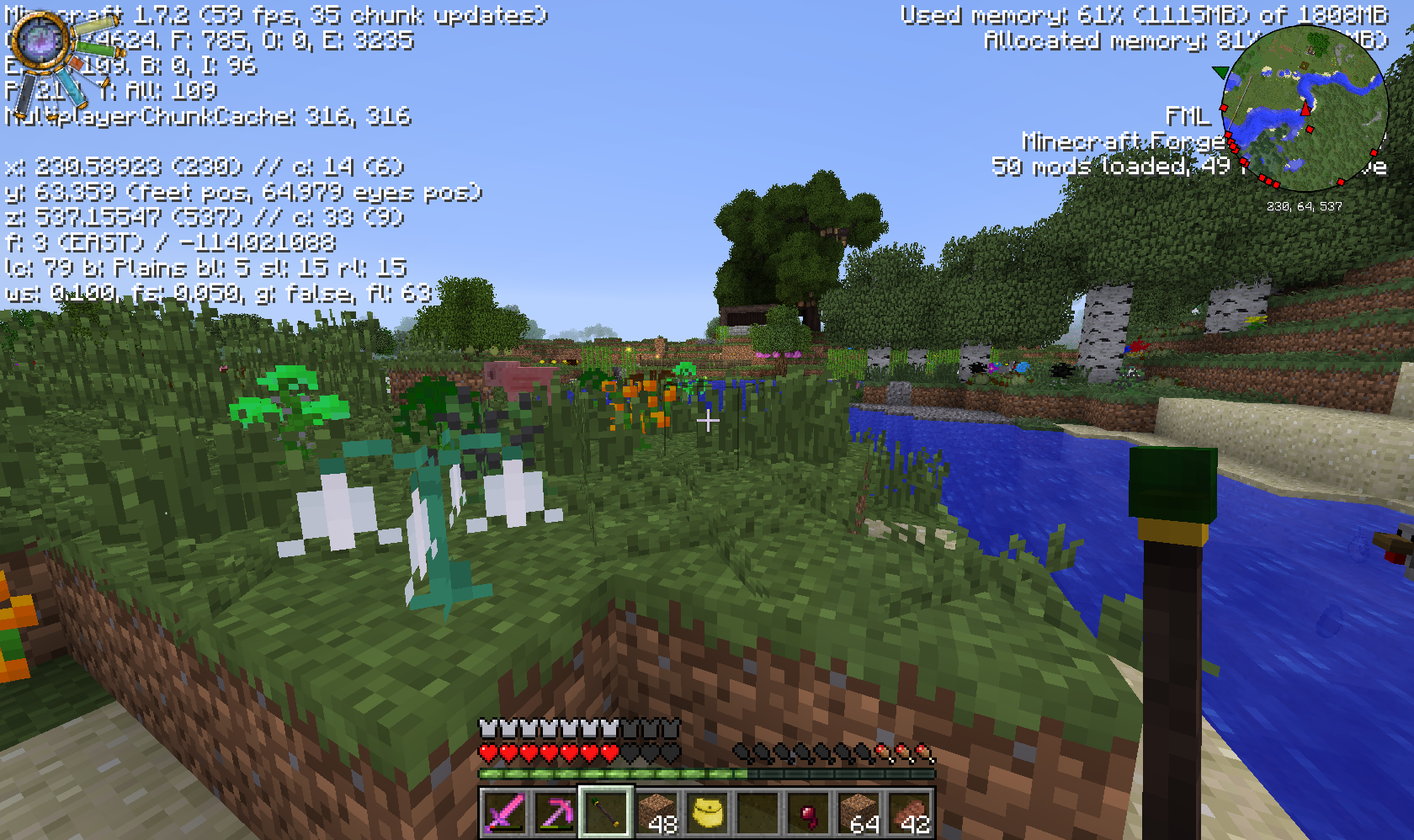This screenshot has width=1414, height=840.
Task: Pick the yellow pouch hotbar slot
Action: point(707,813)
